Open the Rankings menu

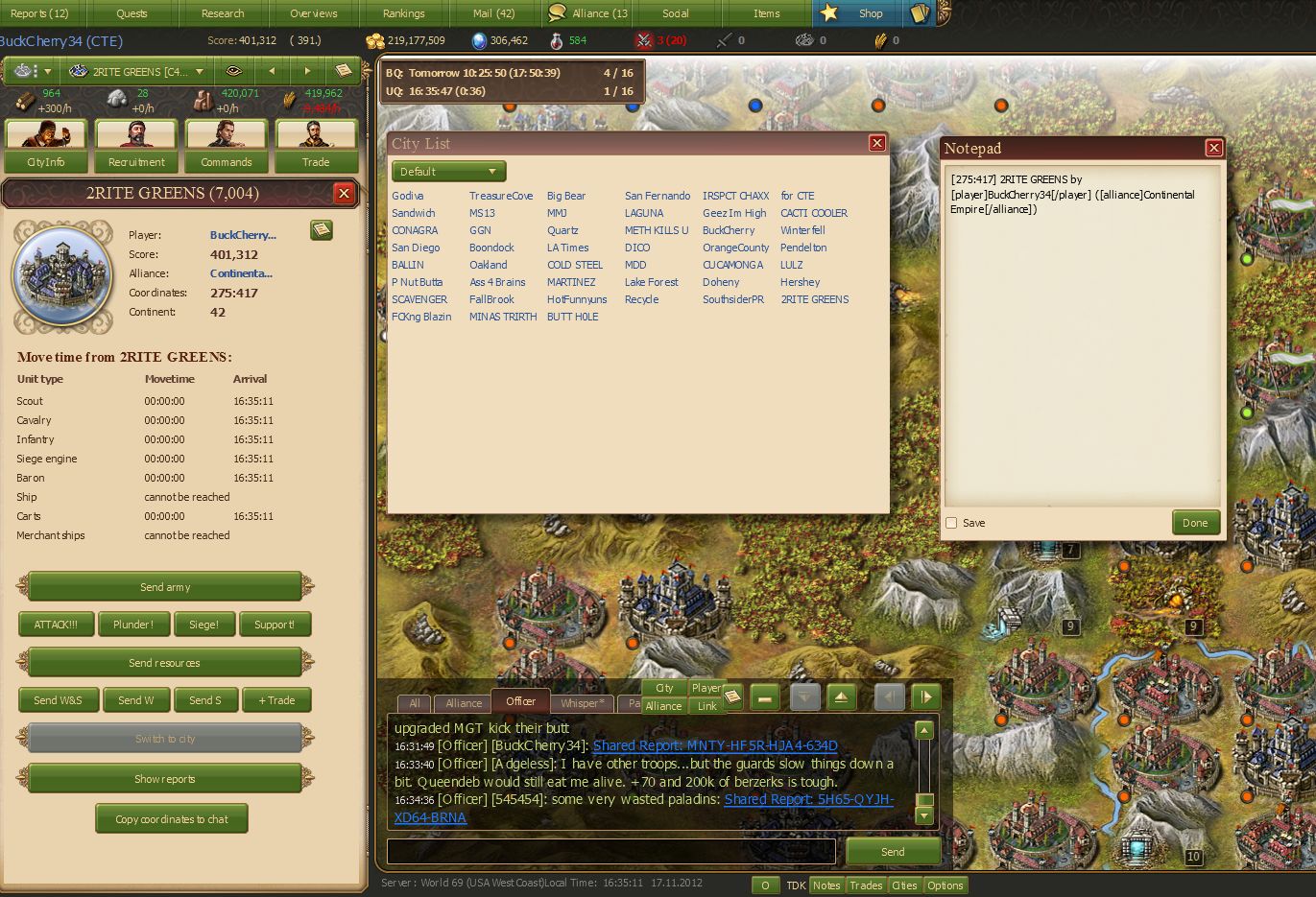pos(403,13)
